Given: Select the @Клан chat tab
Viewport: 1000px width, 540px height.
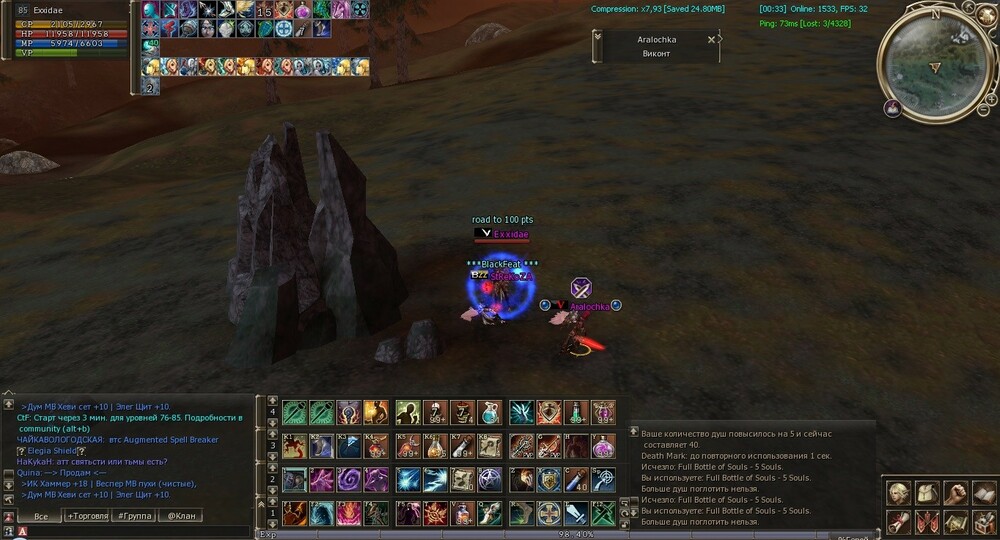Looking at the screenshot, I should pyautogui.click(x=181, y=516).
